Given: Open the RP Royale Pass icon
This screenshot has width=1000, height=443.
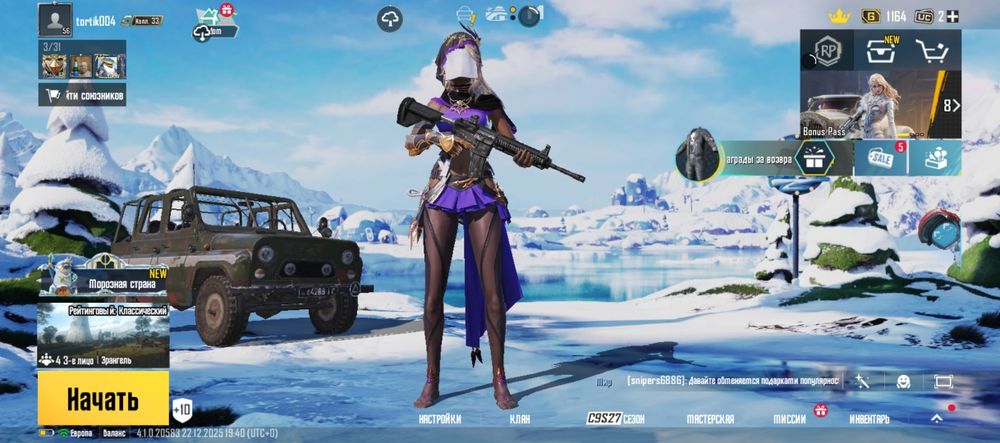Looking at the screenshot, I should point(827,52).
